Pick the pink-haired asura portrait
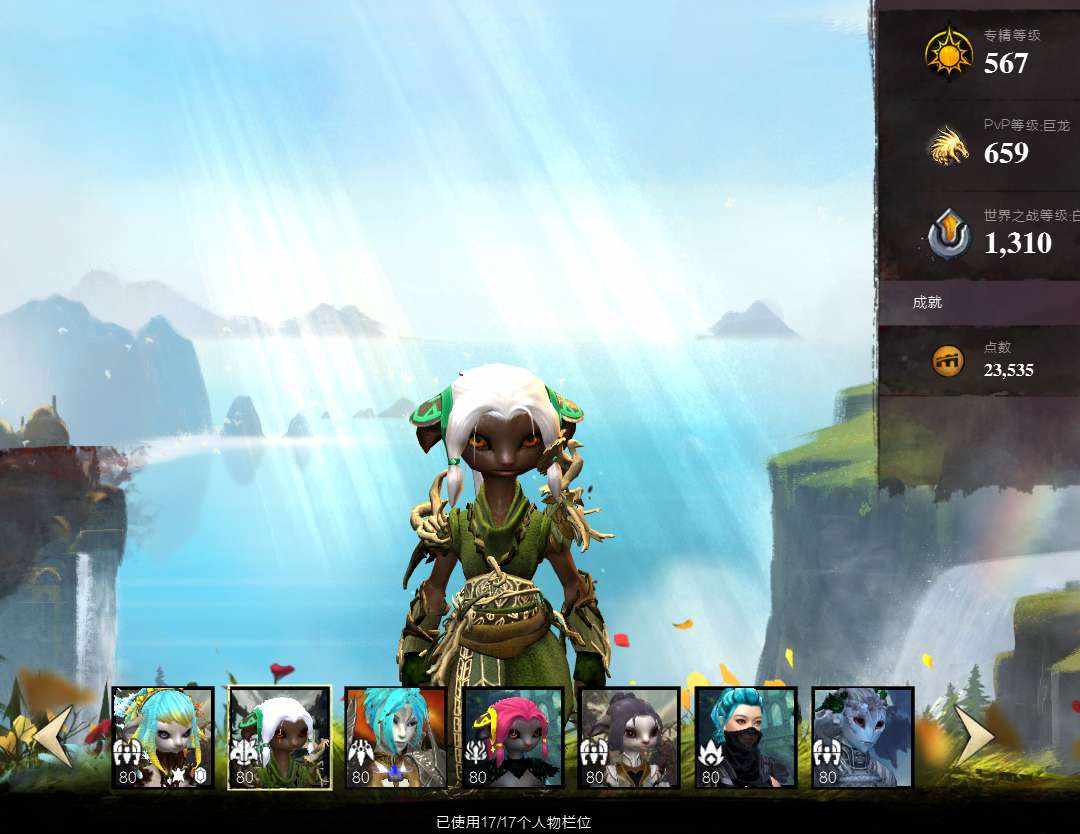This screenshot has height=834, width=1080. [x=513, y=737]
